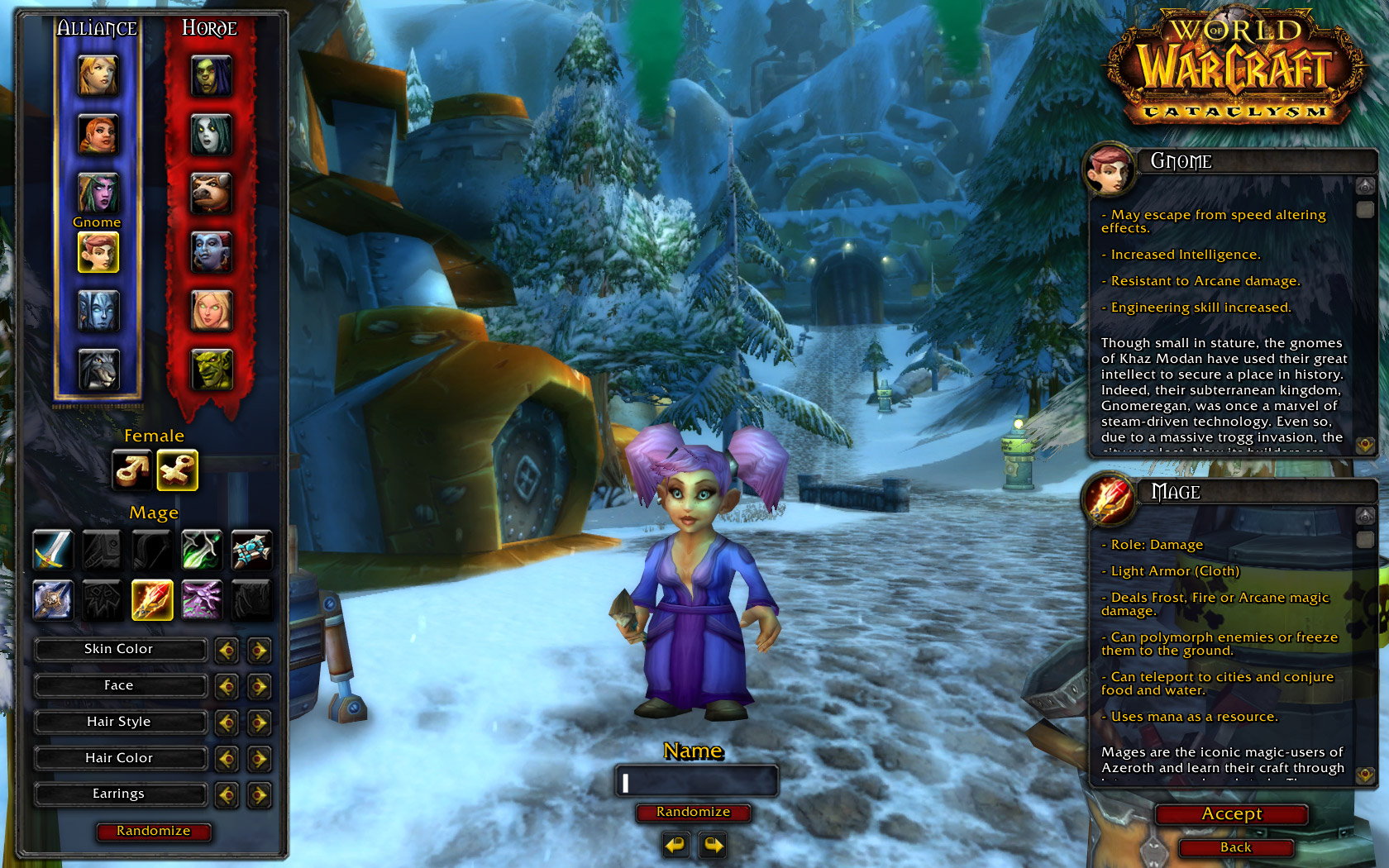Select the Goblin race portrait
Image resolution: width=1389 pixels, height=868 pixels.
tap(212, 370)
